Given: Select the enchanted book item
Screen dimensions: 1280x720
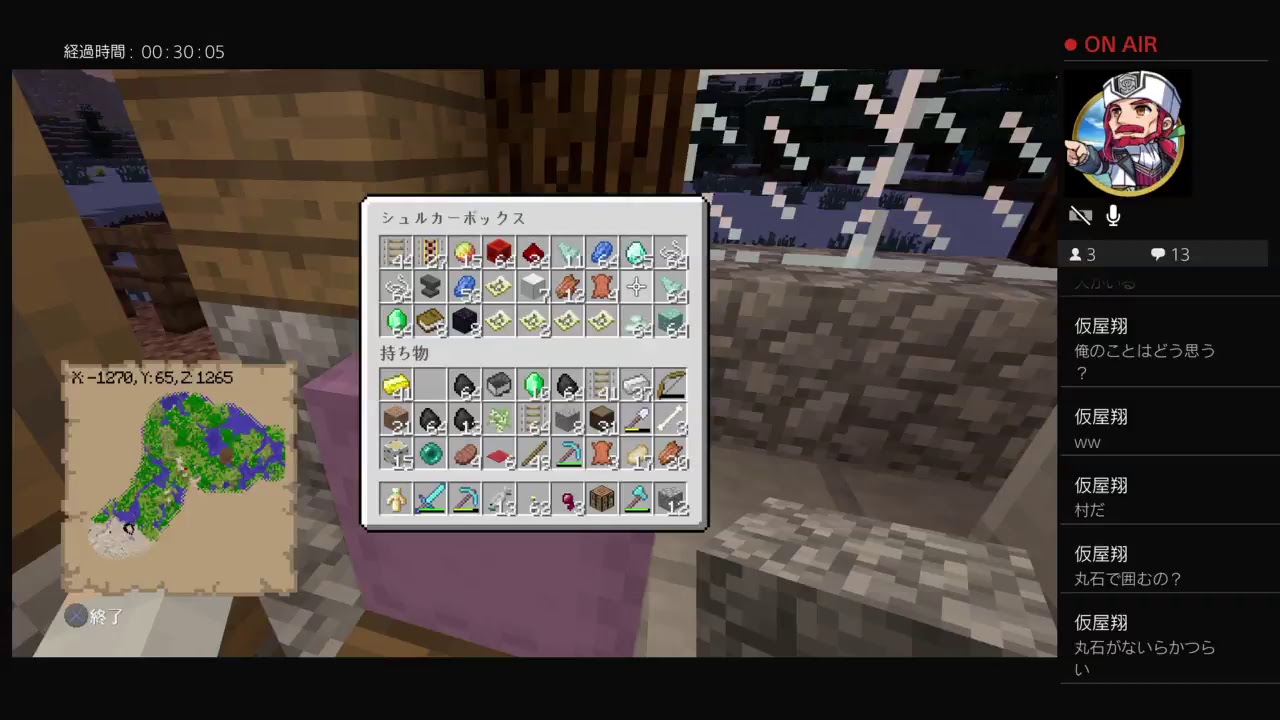Looking at the screenshot, I should coord(430,320).
